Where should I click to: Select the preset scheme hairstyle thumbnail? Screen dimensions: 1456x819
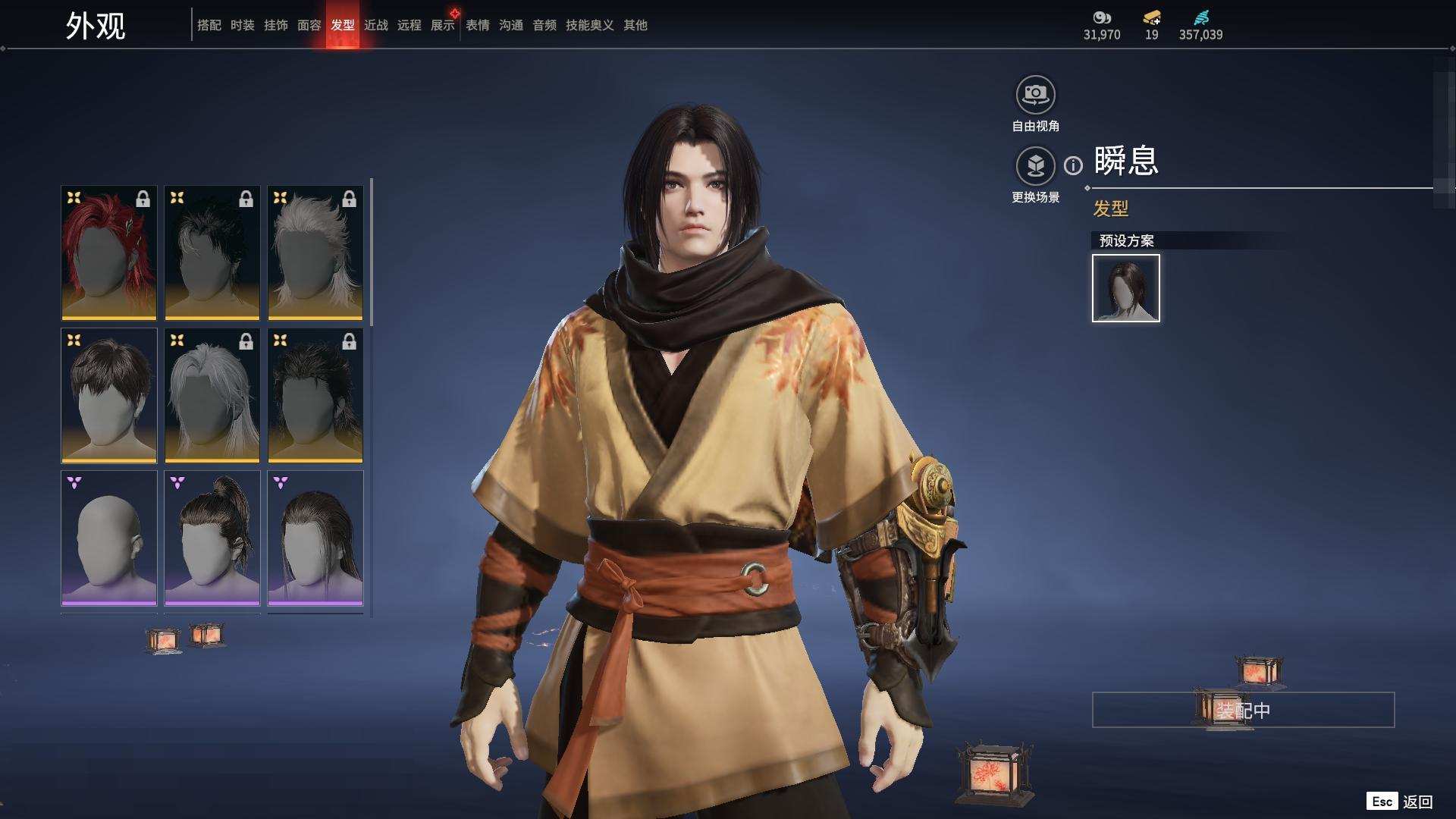click(1126, 288)
